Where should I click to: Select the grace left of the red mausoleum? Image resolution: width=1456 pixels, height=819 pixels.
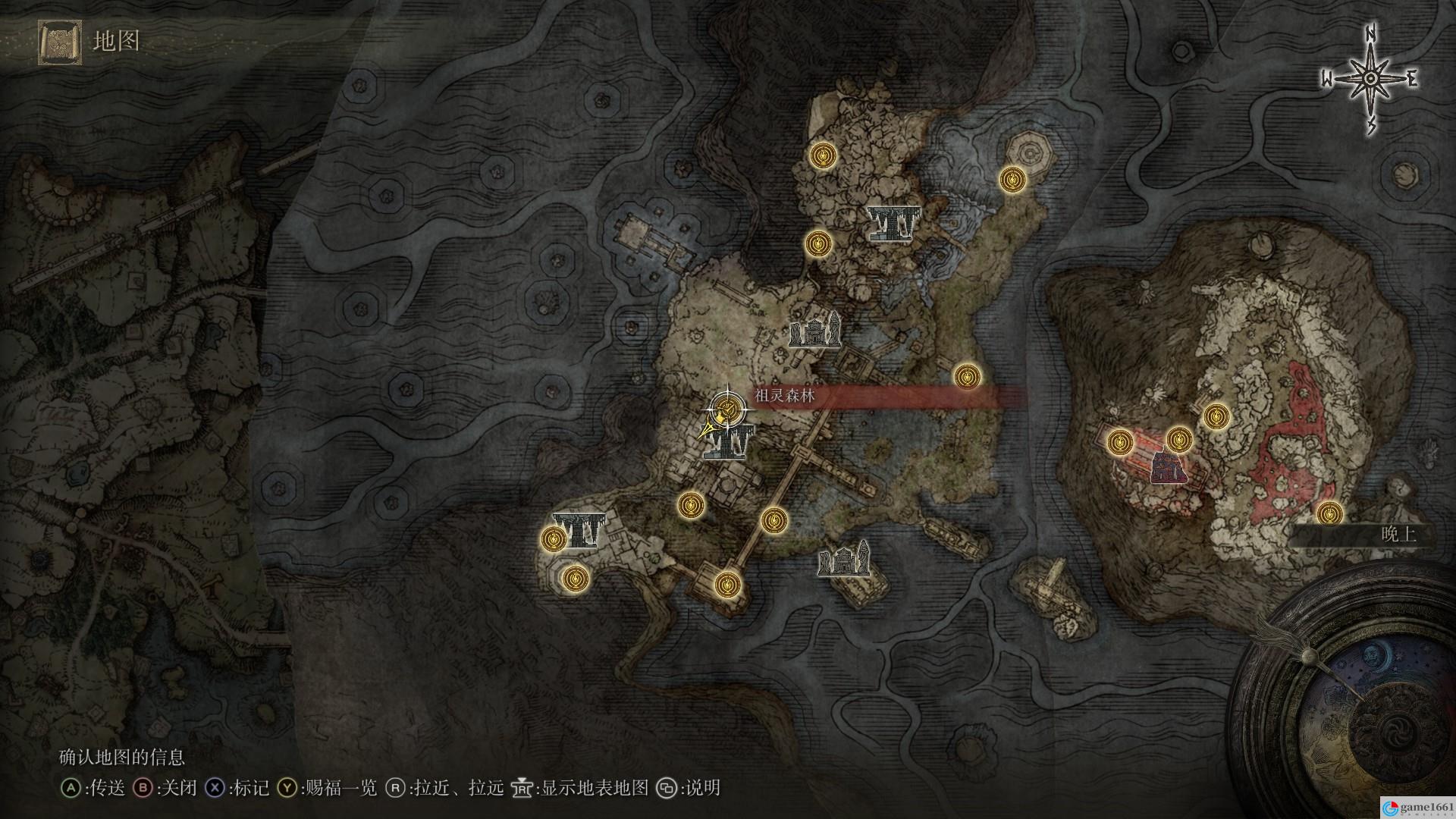[x=1120, y=442]
